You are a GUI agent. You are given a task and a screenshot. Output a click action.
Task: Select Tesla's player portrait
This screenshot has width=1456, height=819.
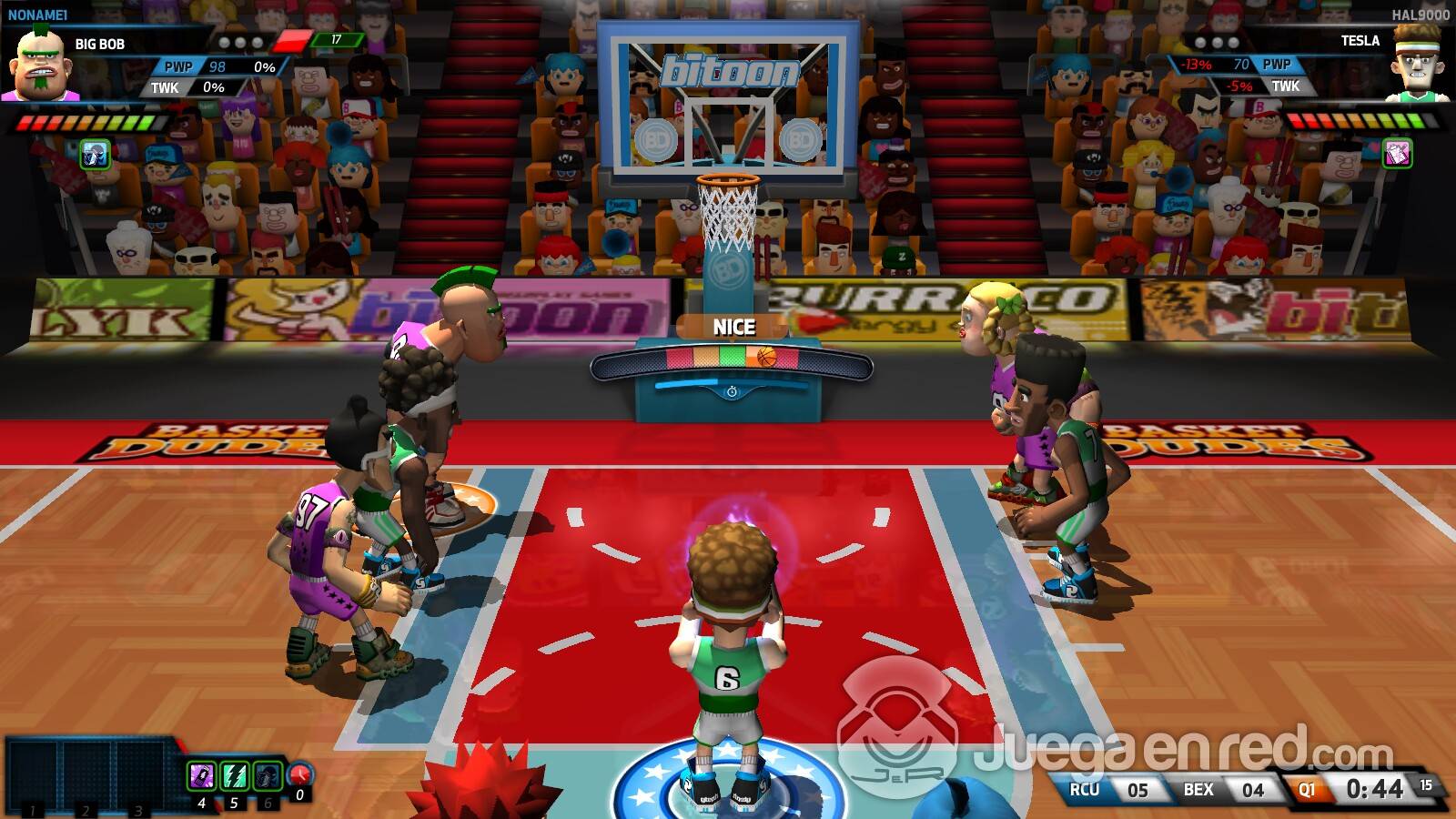(x=1417, y=64)
